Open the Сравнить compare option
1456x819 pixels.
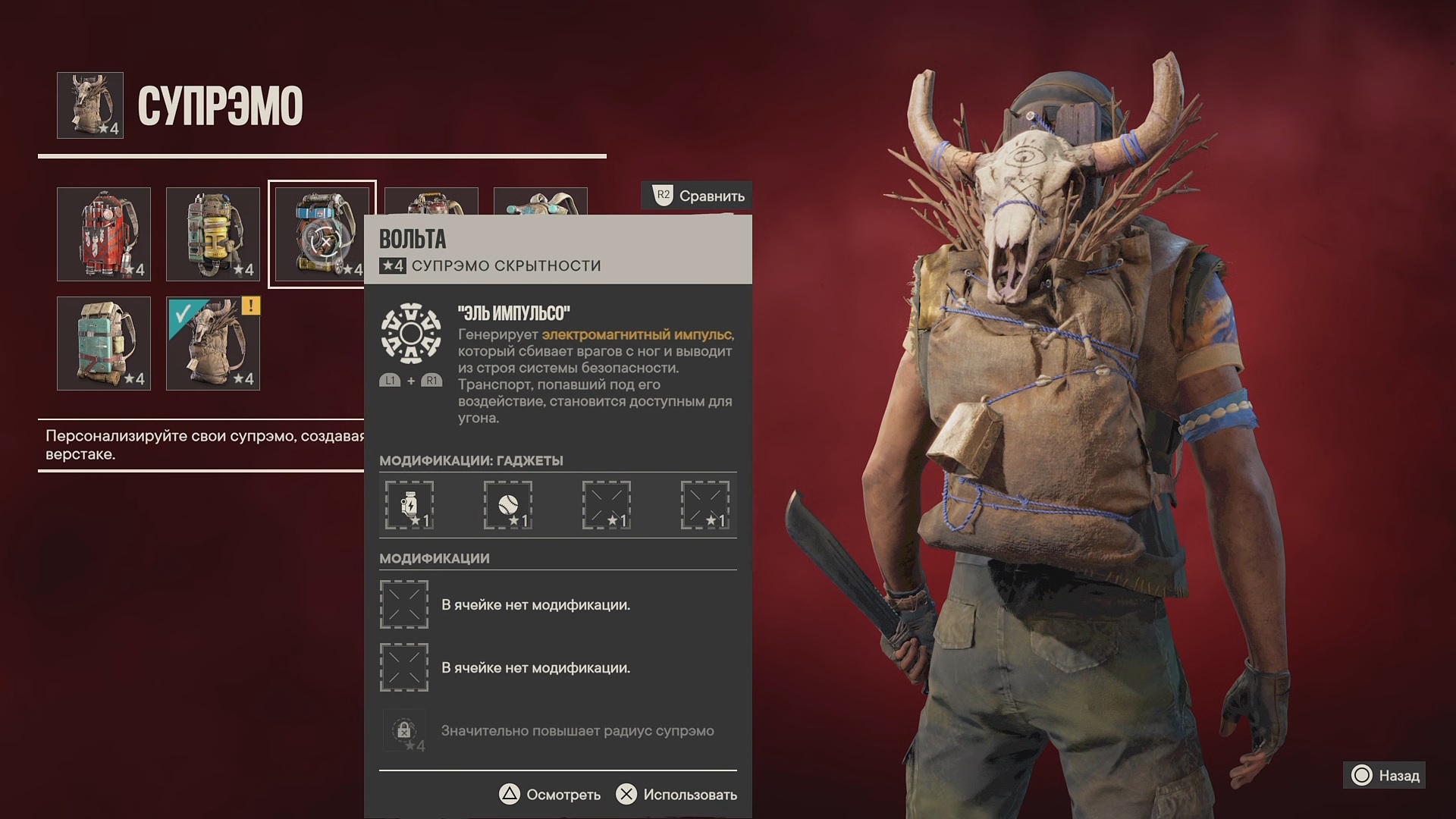click(698, 196)
